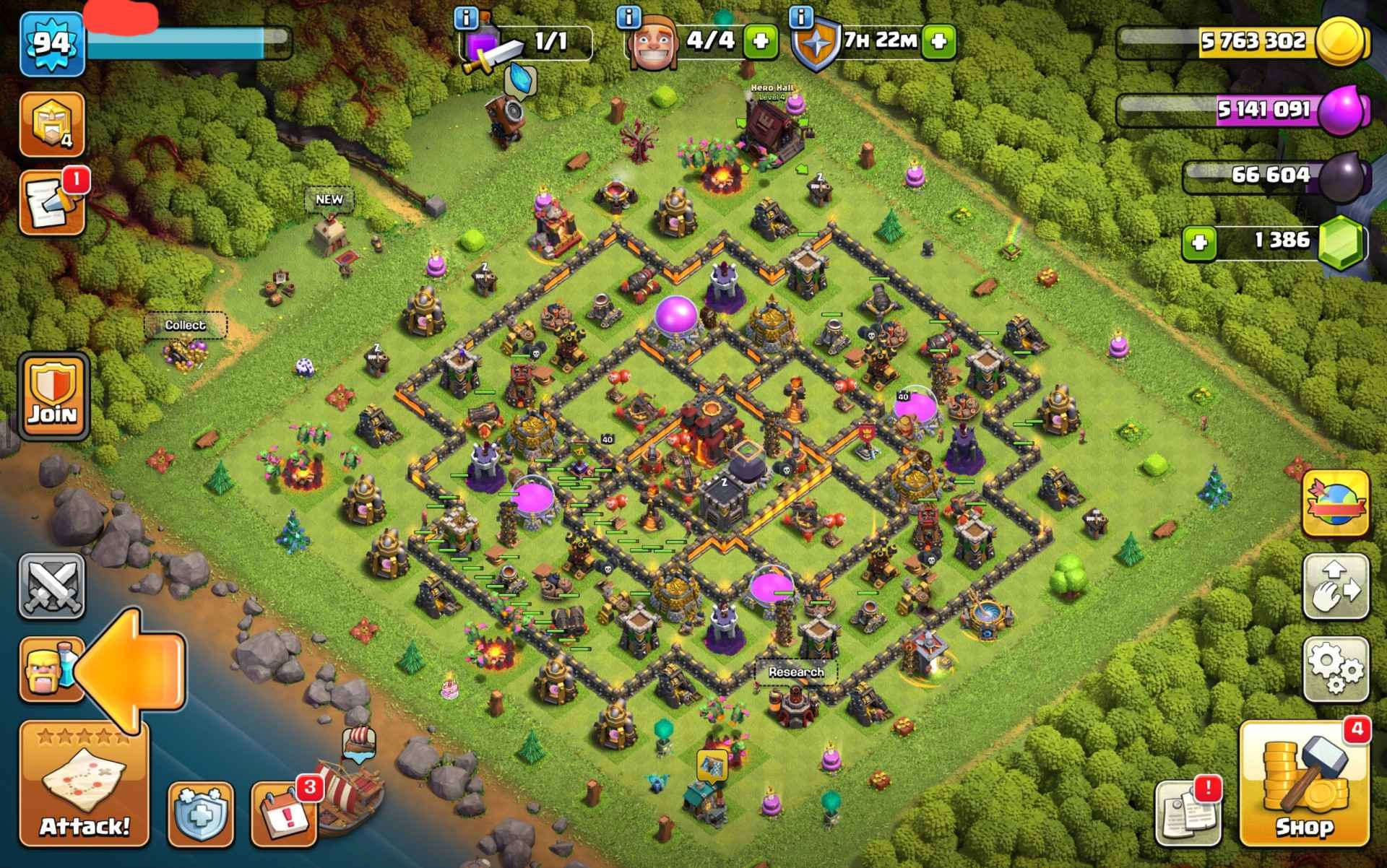Open the crossed swords button
This screenshot has width=1387, height=868.
pos(51,586)
